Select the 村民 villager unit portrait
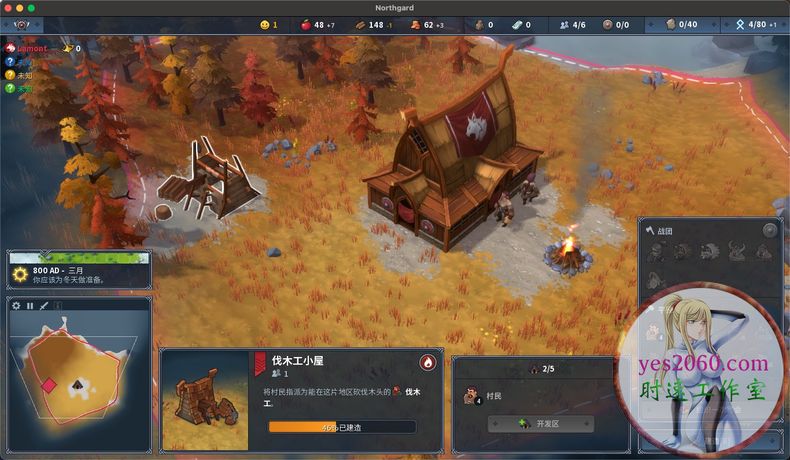Image resolution: width=790 pixels, height=460 pixels. [x=469, y=397]
